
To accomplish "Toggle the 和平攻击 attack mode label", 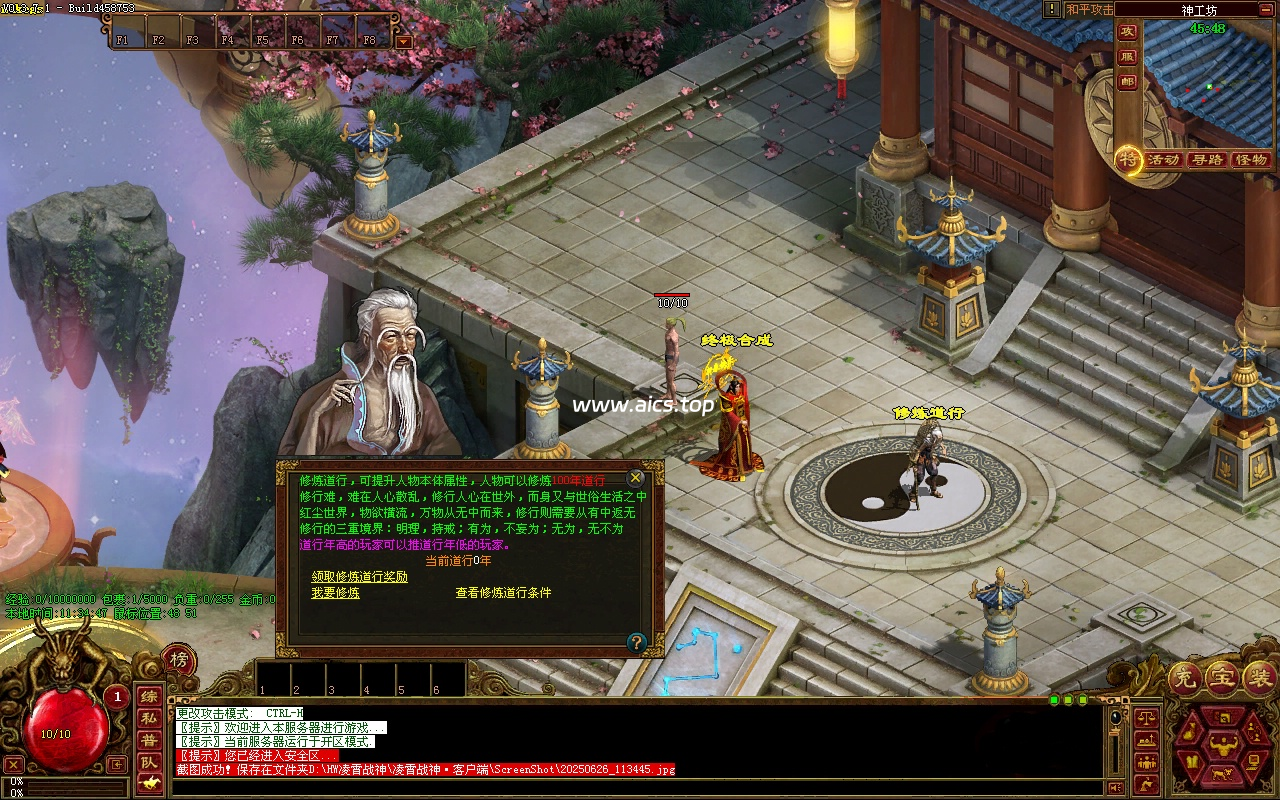I will coord(1089,9).
